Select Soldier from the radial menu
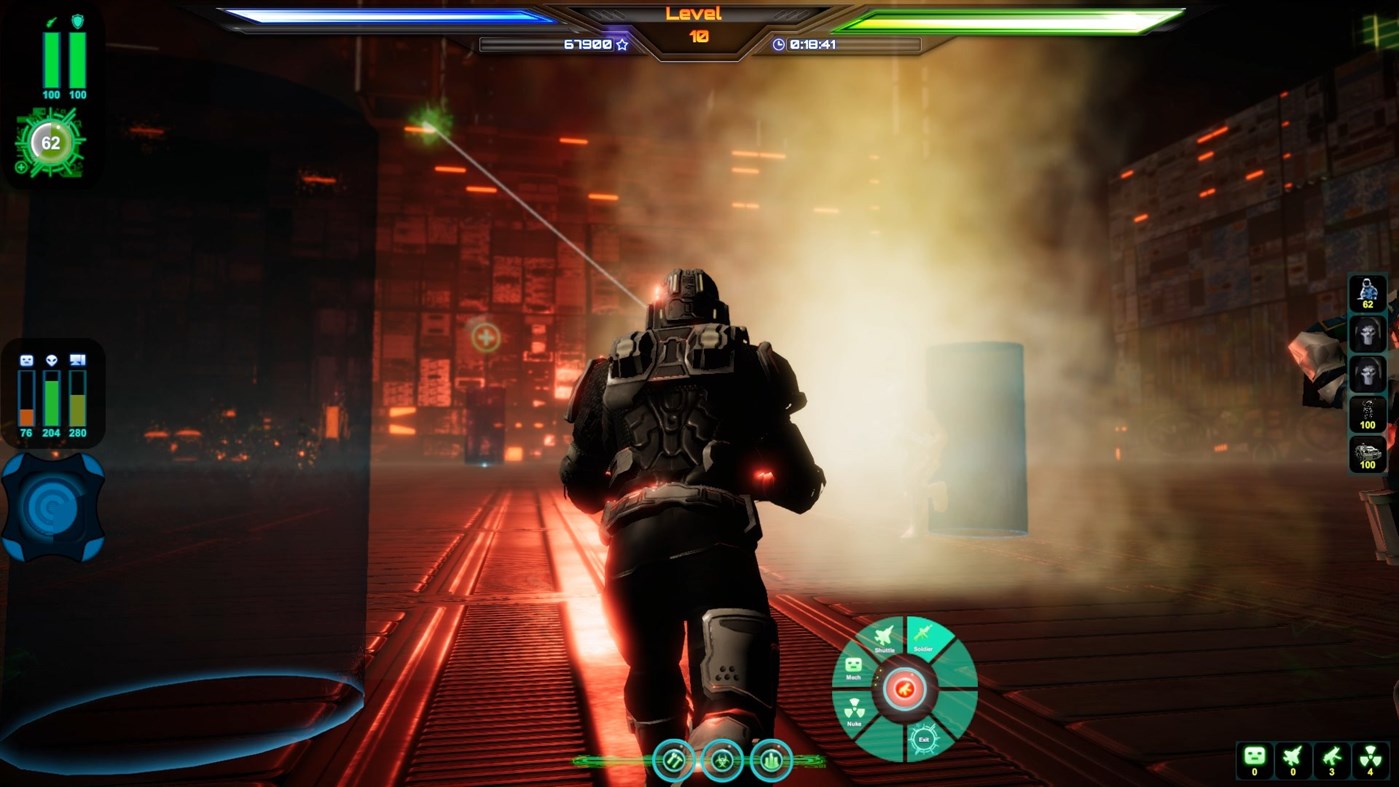The height and width of the screenshot is (787, 1399). coord(922,635)
